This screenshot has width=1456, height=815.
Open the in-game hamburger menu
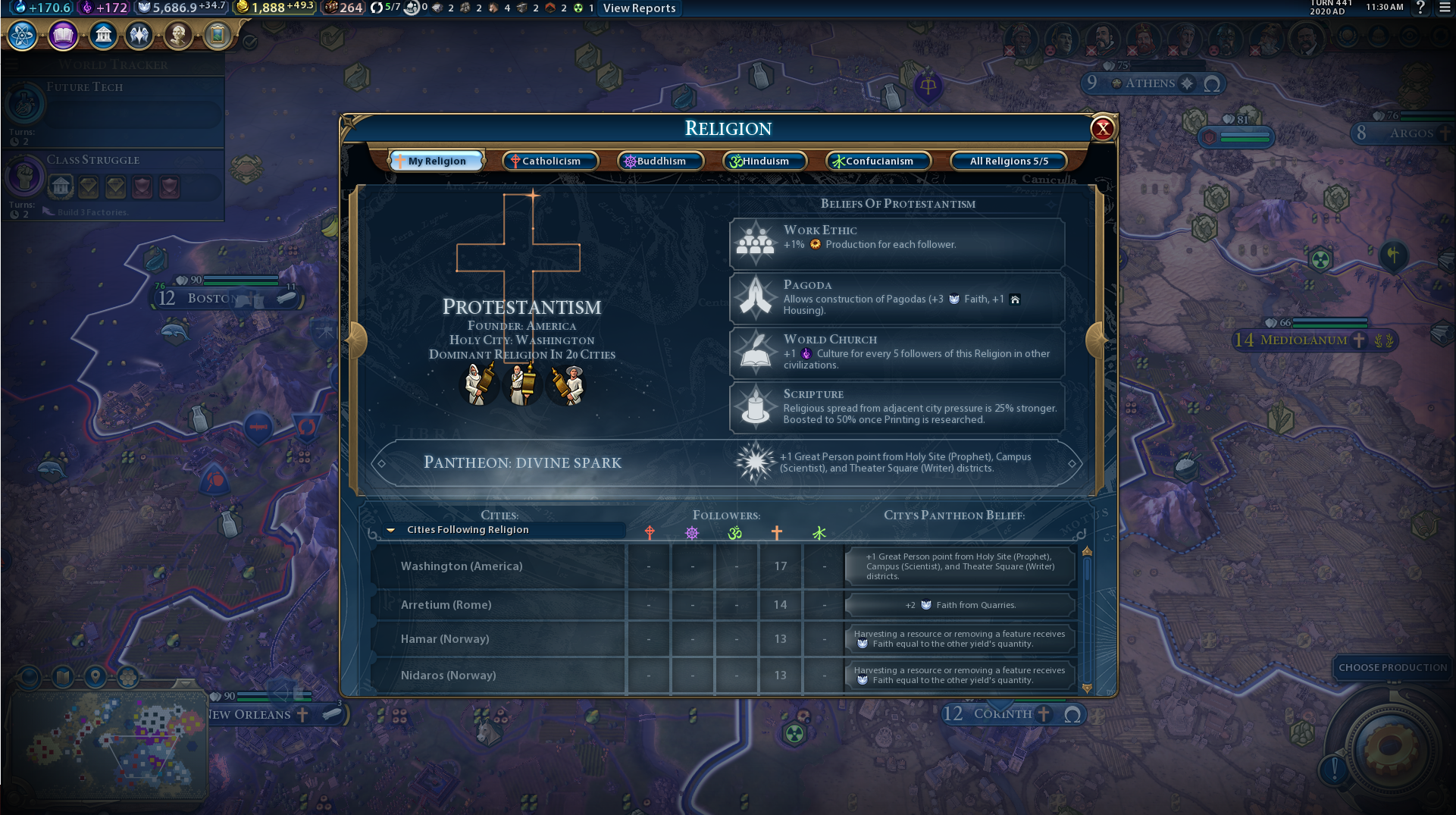click(x=1445, y=8)
